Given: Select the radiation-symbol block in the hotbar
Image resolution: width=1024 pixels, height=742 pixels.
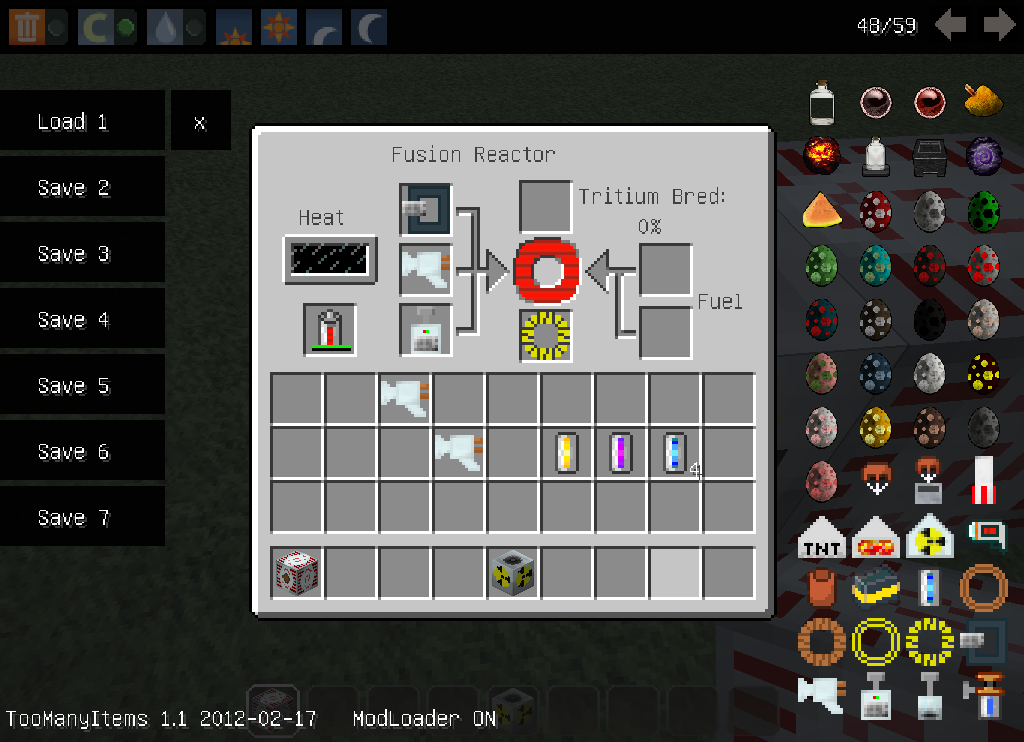Looking at the screenshot, I should tap(513, 573).
